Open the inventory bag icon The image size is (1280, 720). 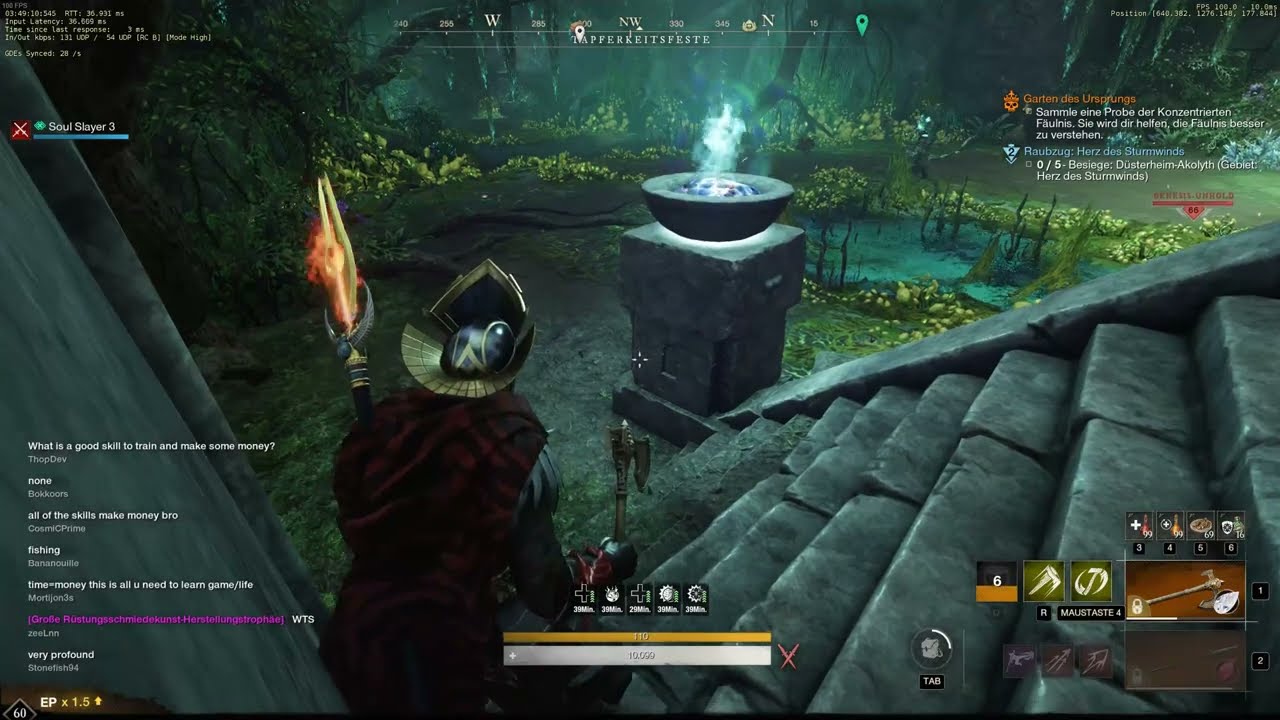931,650
